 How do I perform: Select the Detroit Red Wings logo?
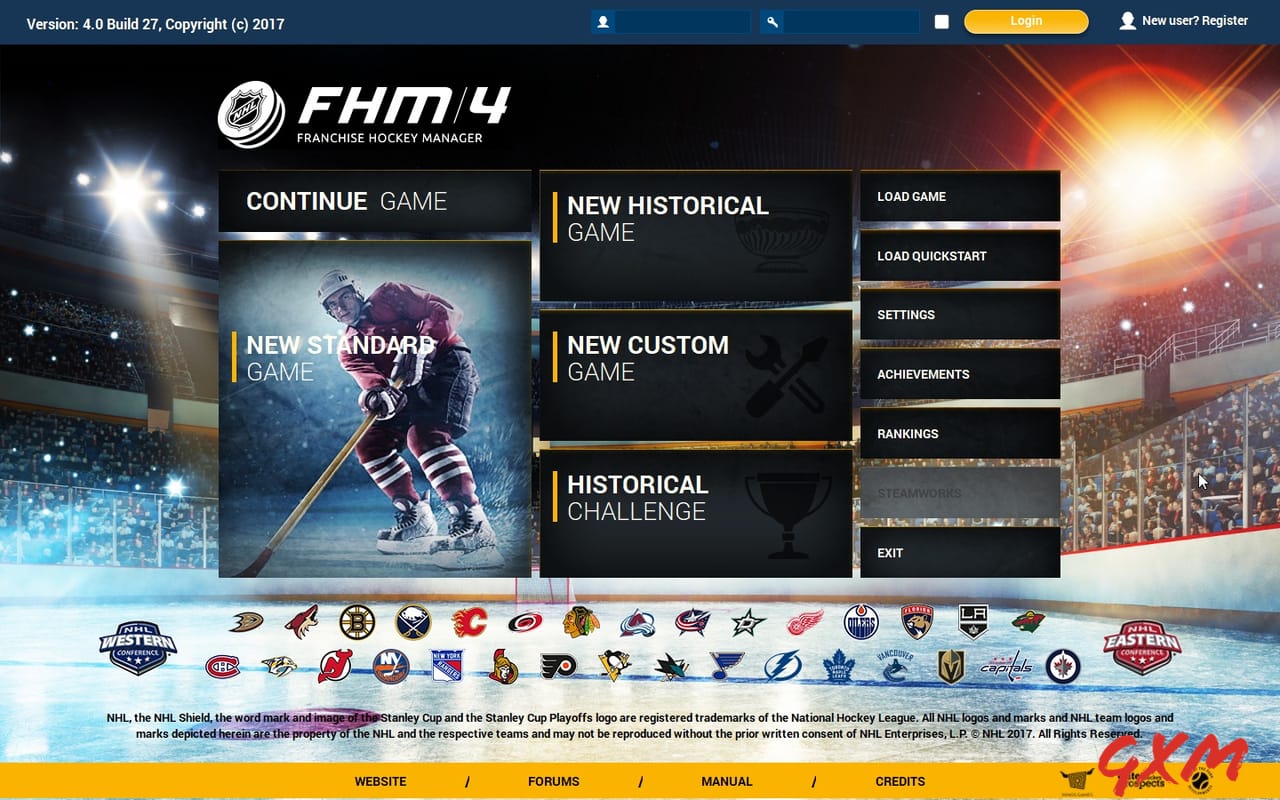pyautogui.click(x=807, y=622)
